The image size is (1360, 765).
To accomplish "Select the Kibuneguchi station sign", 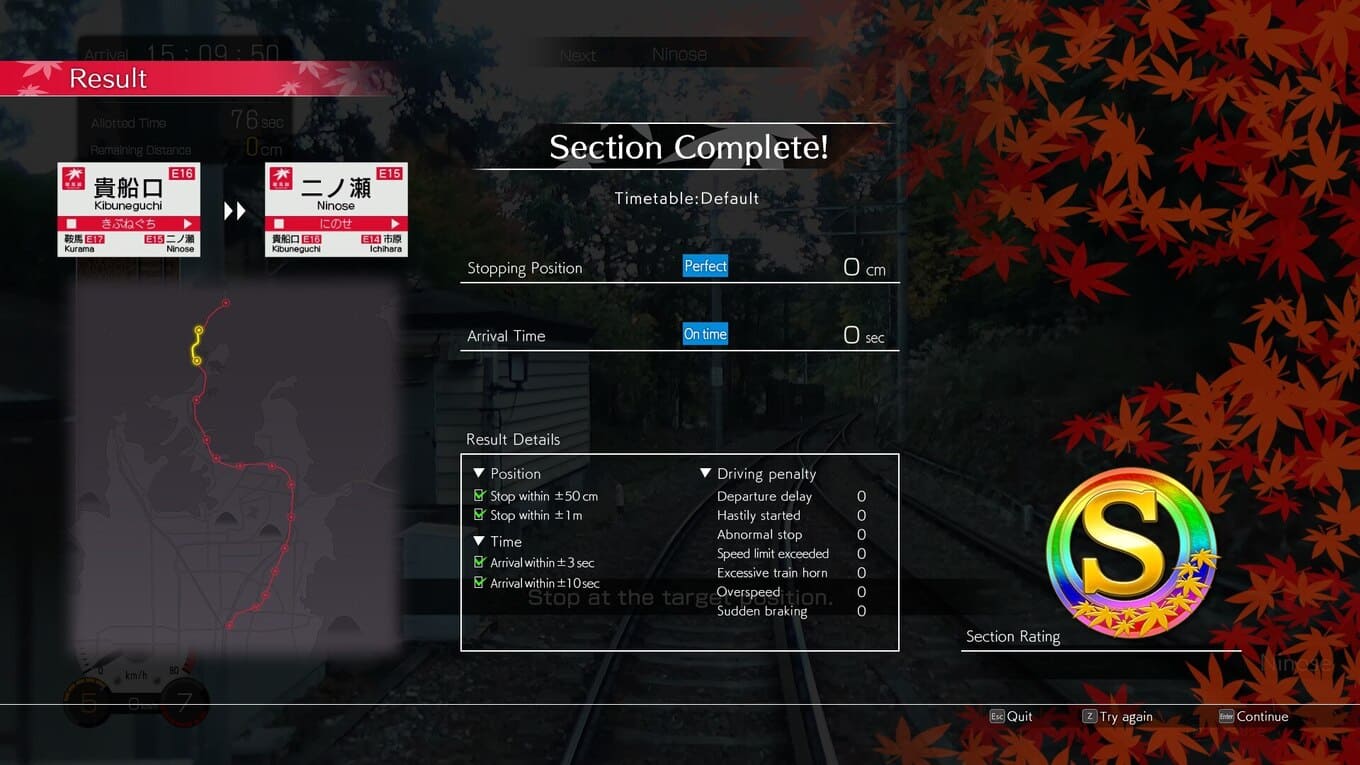I will 128,209.
